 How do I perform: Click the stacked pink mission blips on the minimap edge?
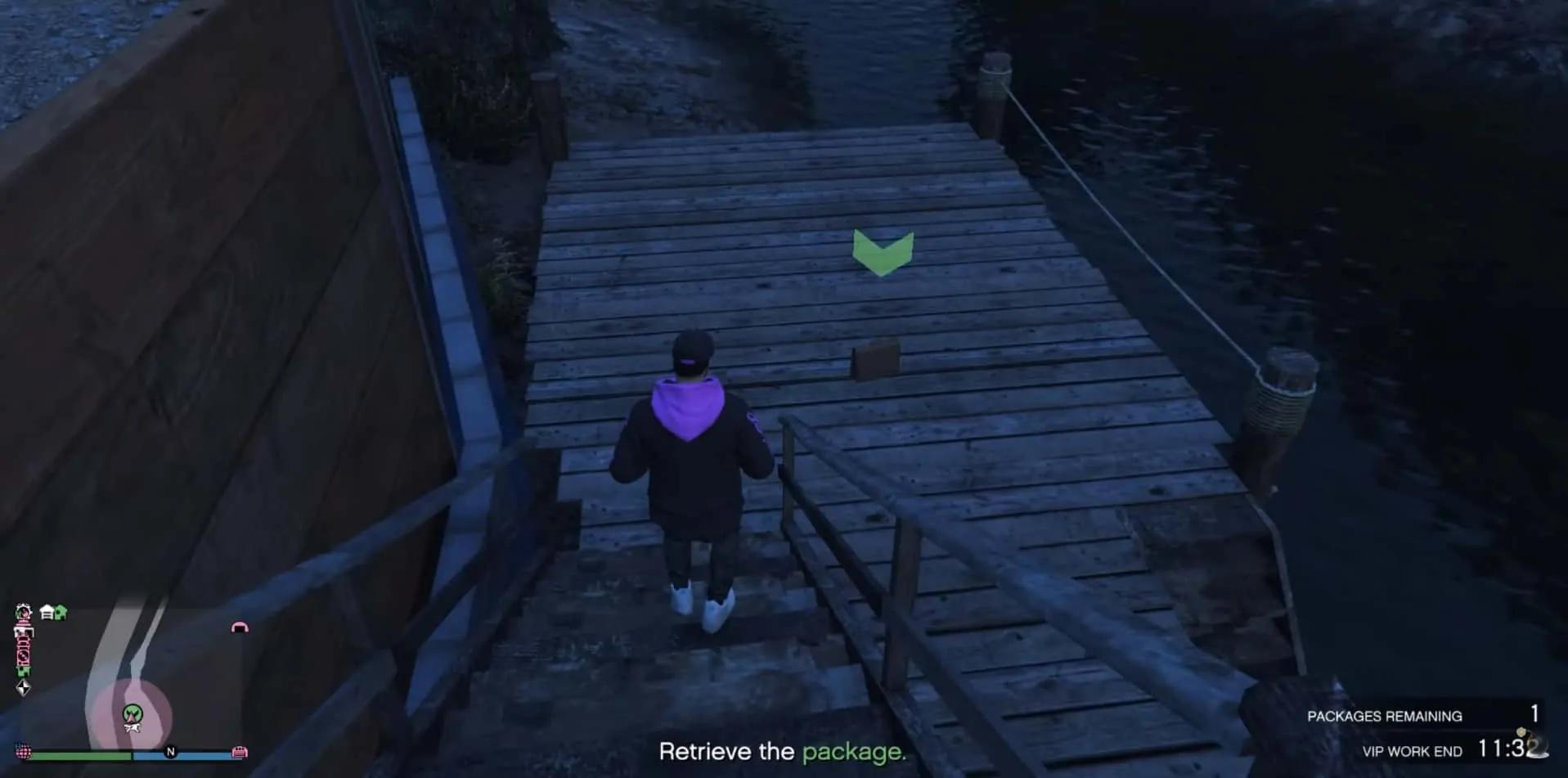pyautogui.click(x=23, y=644)
